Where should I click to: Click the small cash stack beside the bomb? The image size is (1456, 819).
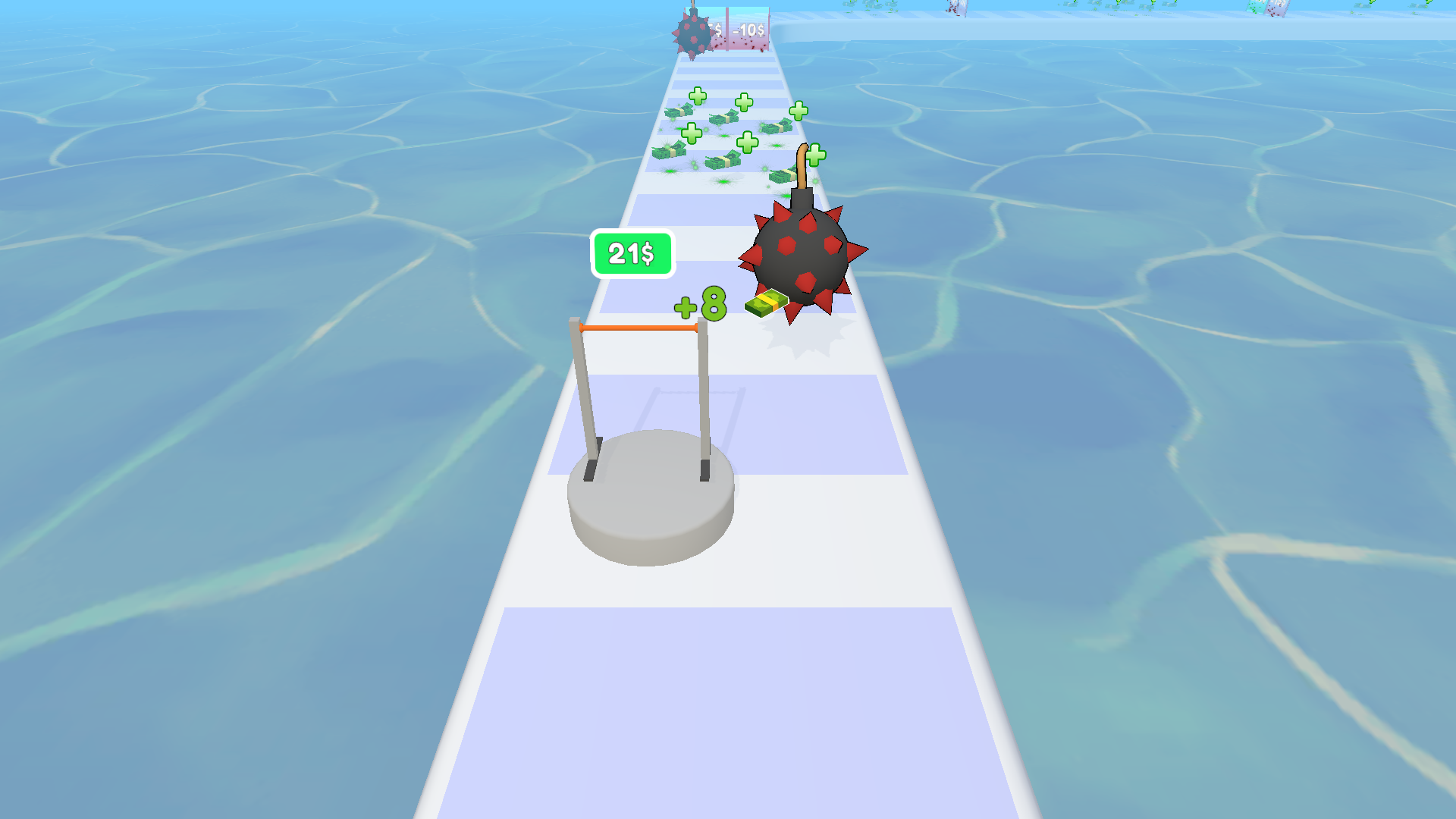(x=766, y=305)
